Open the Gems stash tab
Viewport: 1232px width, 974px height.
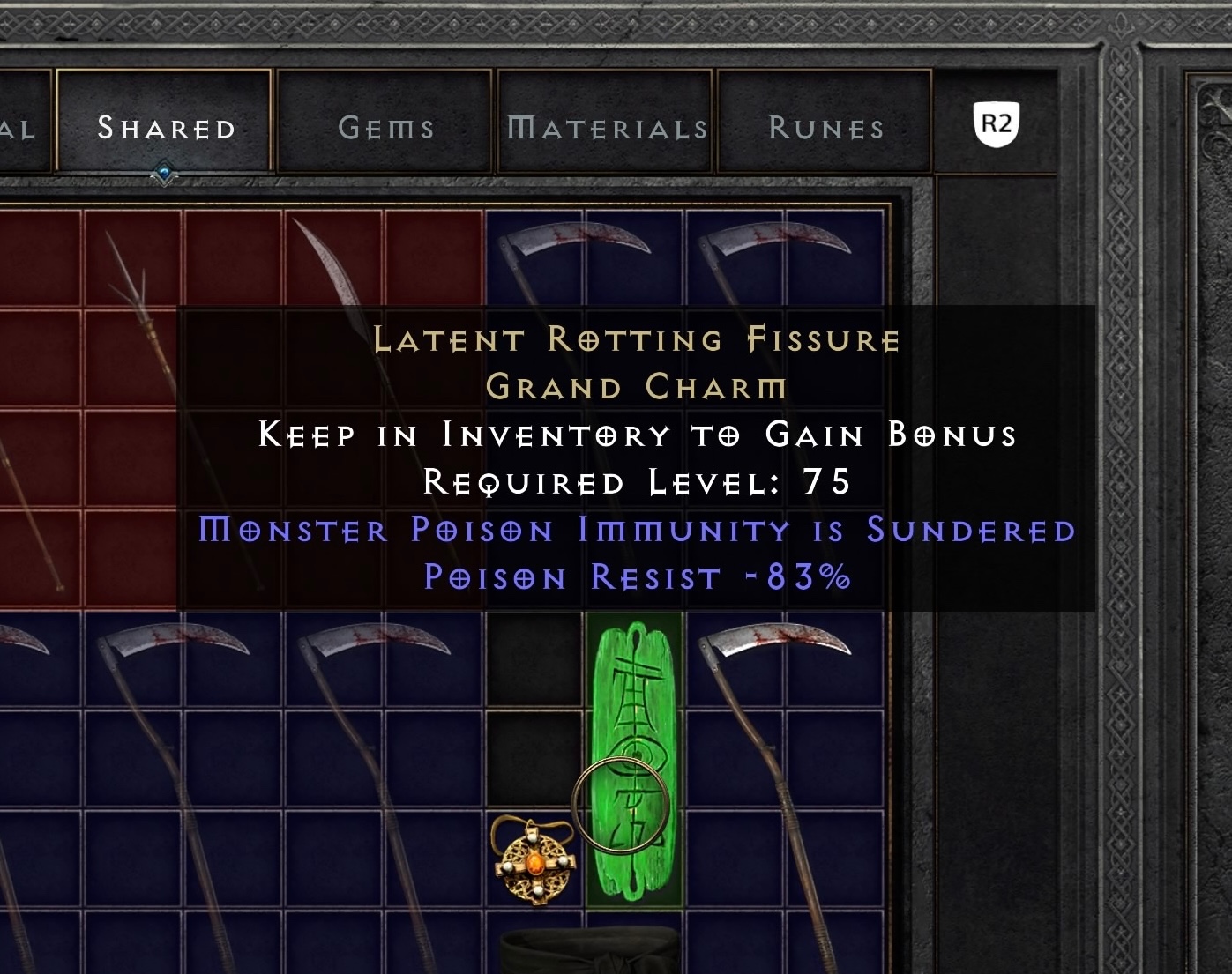[x=385, y=126]
